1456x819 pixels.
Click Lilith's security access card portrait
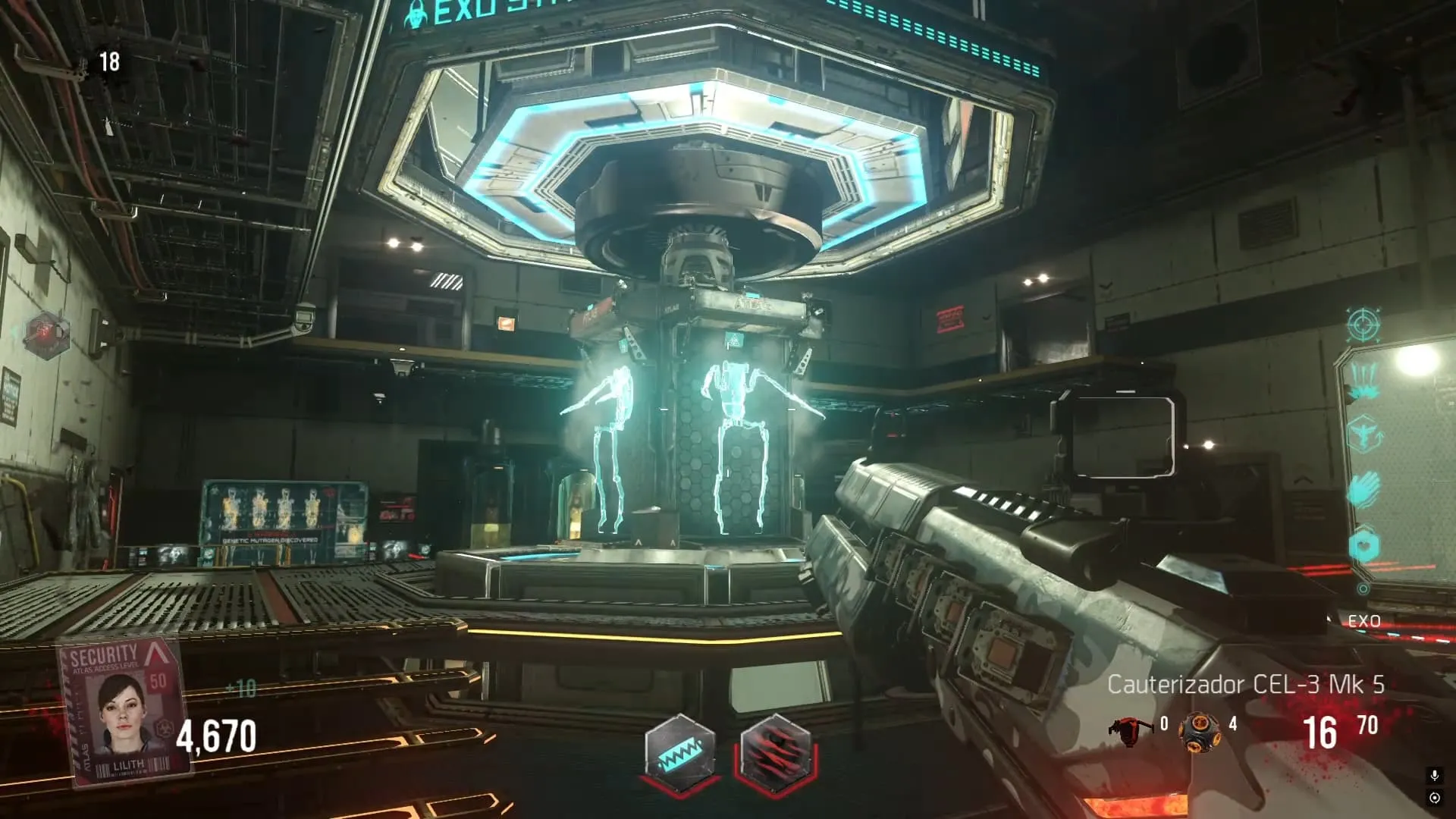pyautogui.click(x=125, y=711)
